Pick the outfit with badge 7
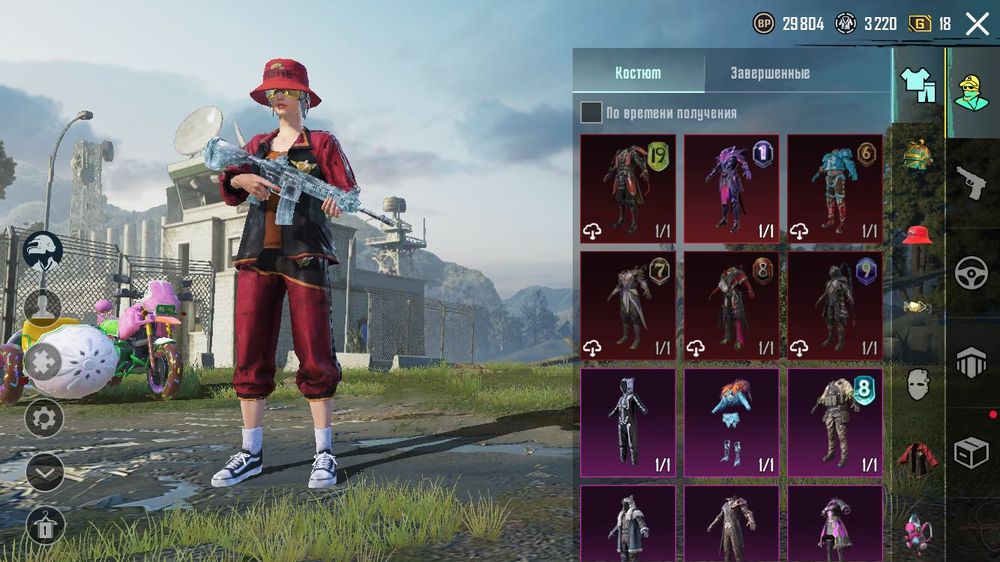The image size is (1000, 562). 628,305
